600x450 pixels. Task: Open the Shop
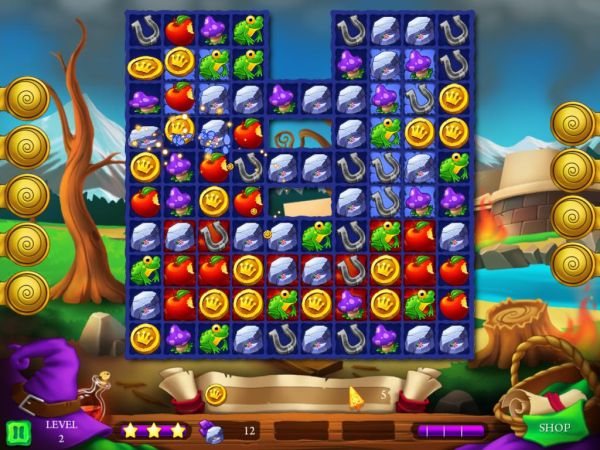(x=554, y=429)
